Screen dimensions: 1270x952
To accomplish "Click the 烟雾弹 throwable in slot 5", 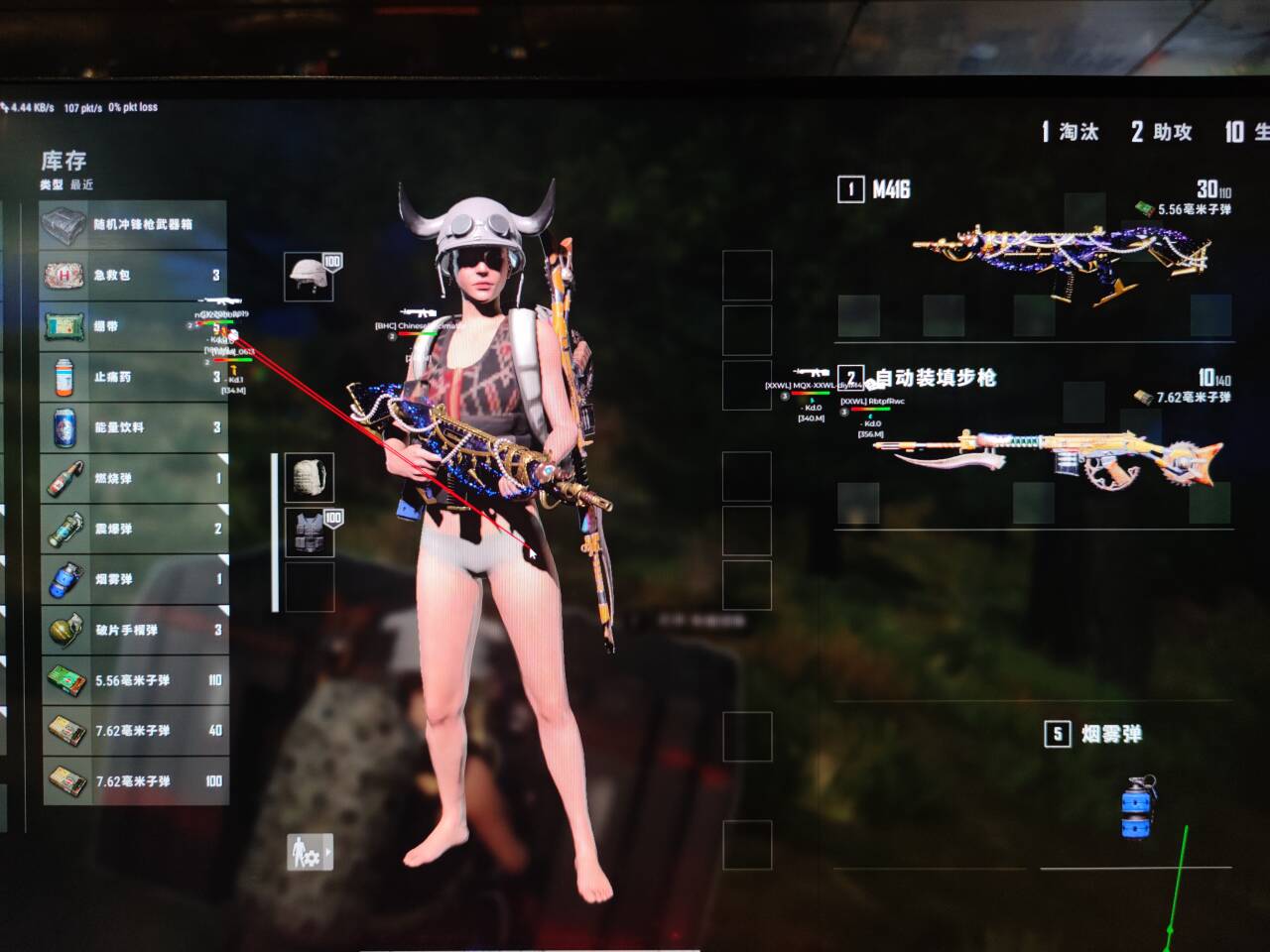I will click(x=1136, y=808).
